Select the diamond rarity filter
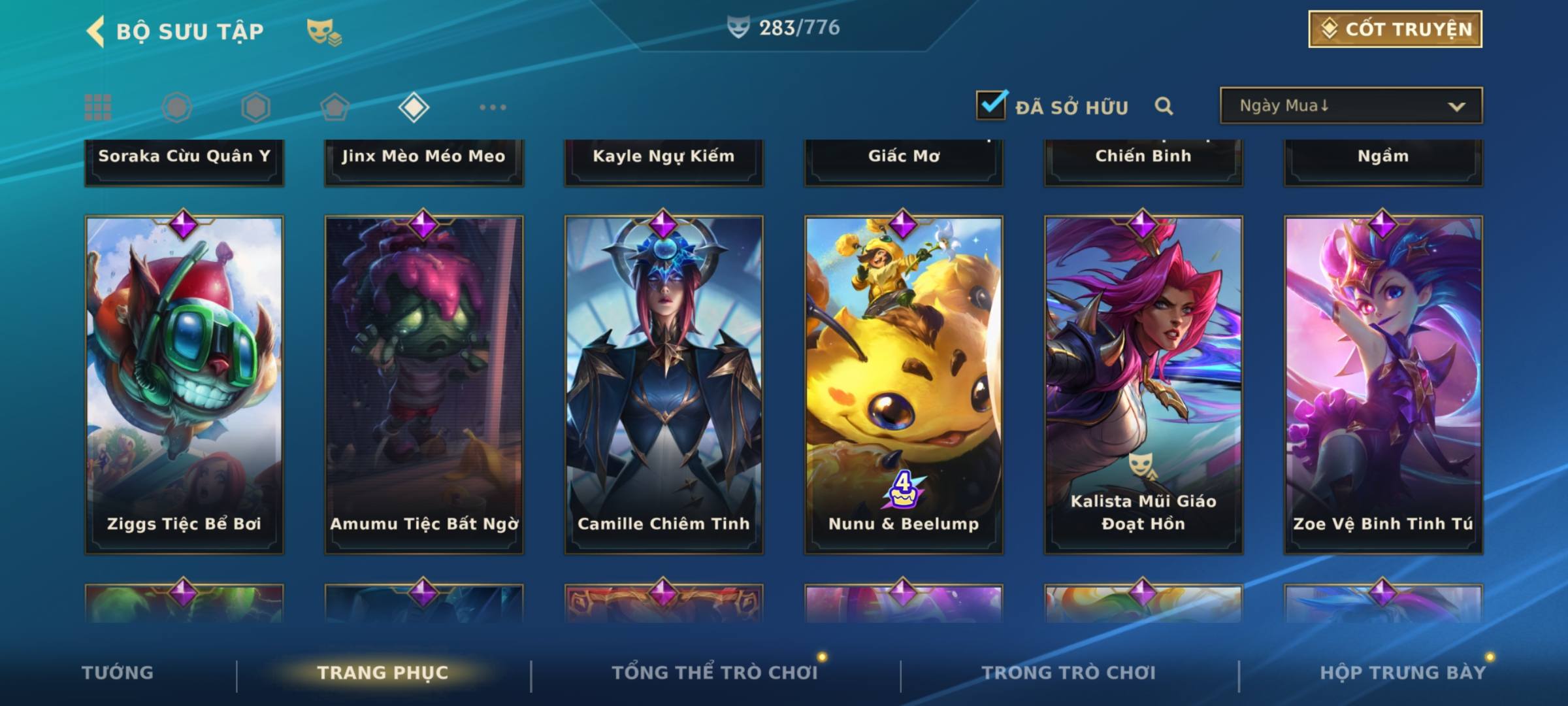Screen dimensions: 1568x706 [x=414, y=107]
